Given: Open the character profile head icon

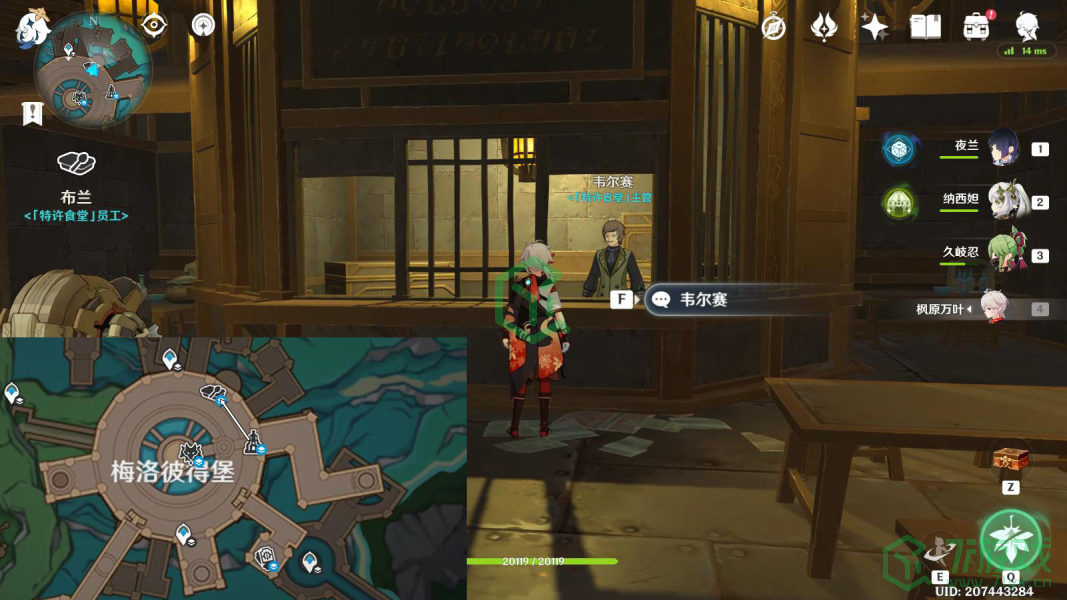Looking at the screenshot, I should [x=1027, y=26].
